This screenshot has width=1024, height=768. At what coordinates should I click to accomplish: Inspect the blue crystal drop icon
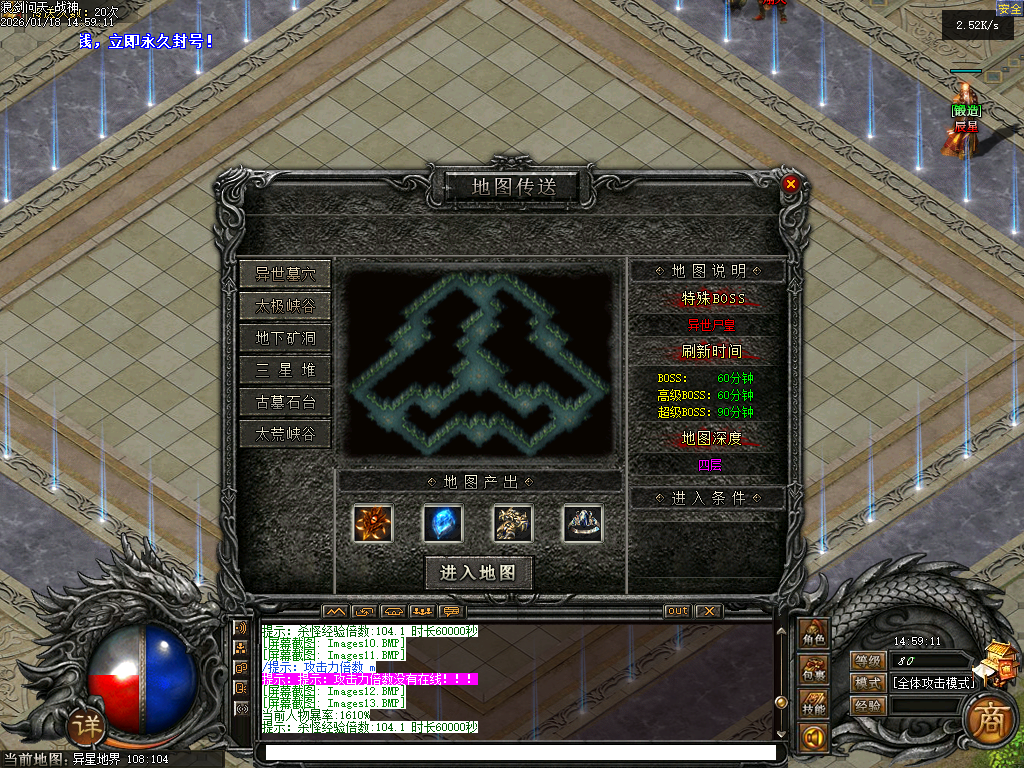tap(443, 523)
